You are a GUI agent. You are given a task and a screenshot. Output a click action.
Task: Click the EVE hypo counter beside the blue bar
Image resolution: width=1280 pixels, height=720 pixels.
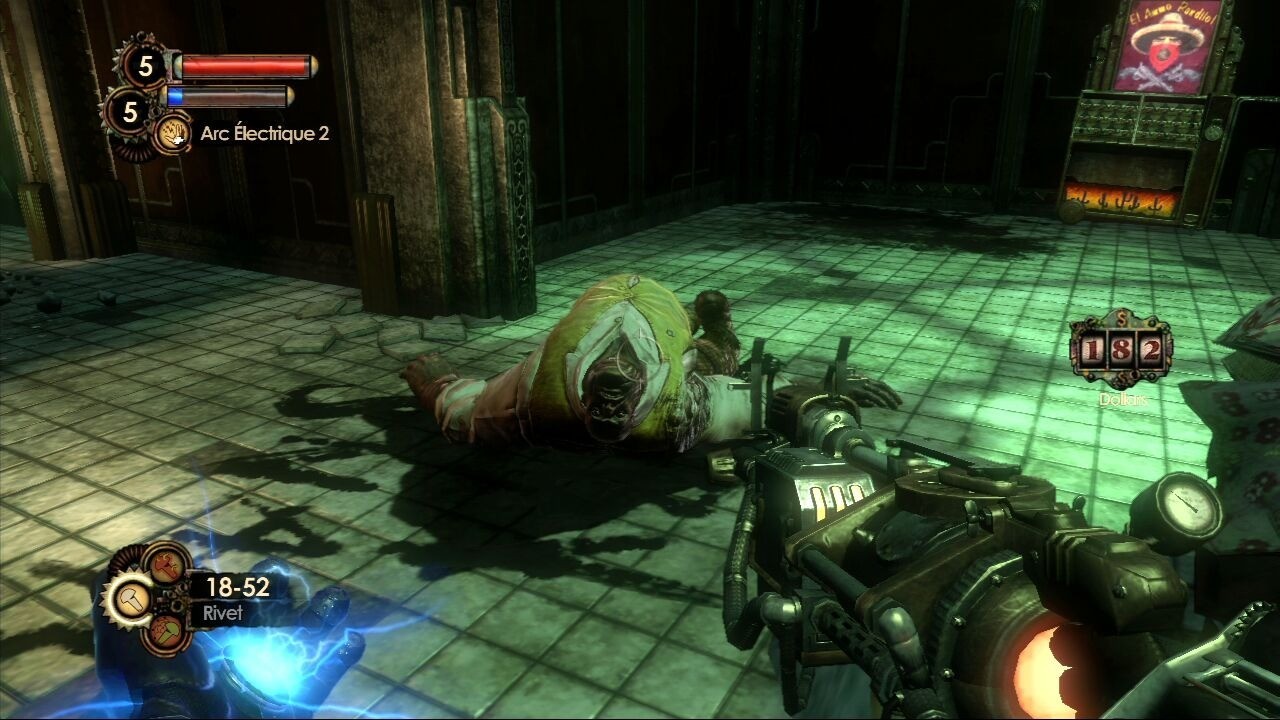tap(129, 112)
